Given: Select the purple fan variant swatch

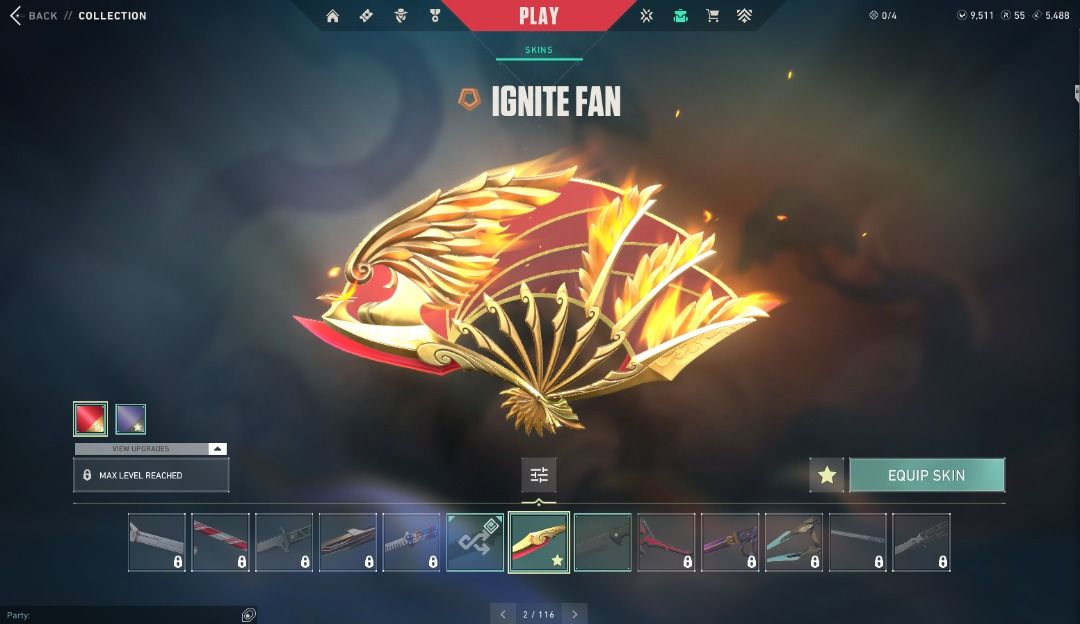Looking at the screenshot, I should click(x=131, y=419).
